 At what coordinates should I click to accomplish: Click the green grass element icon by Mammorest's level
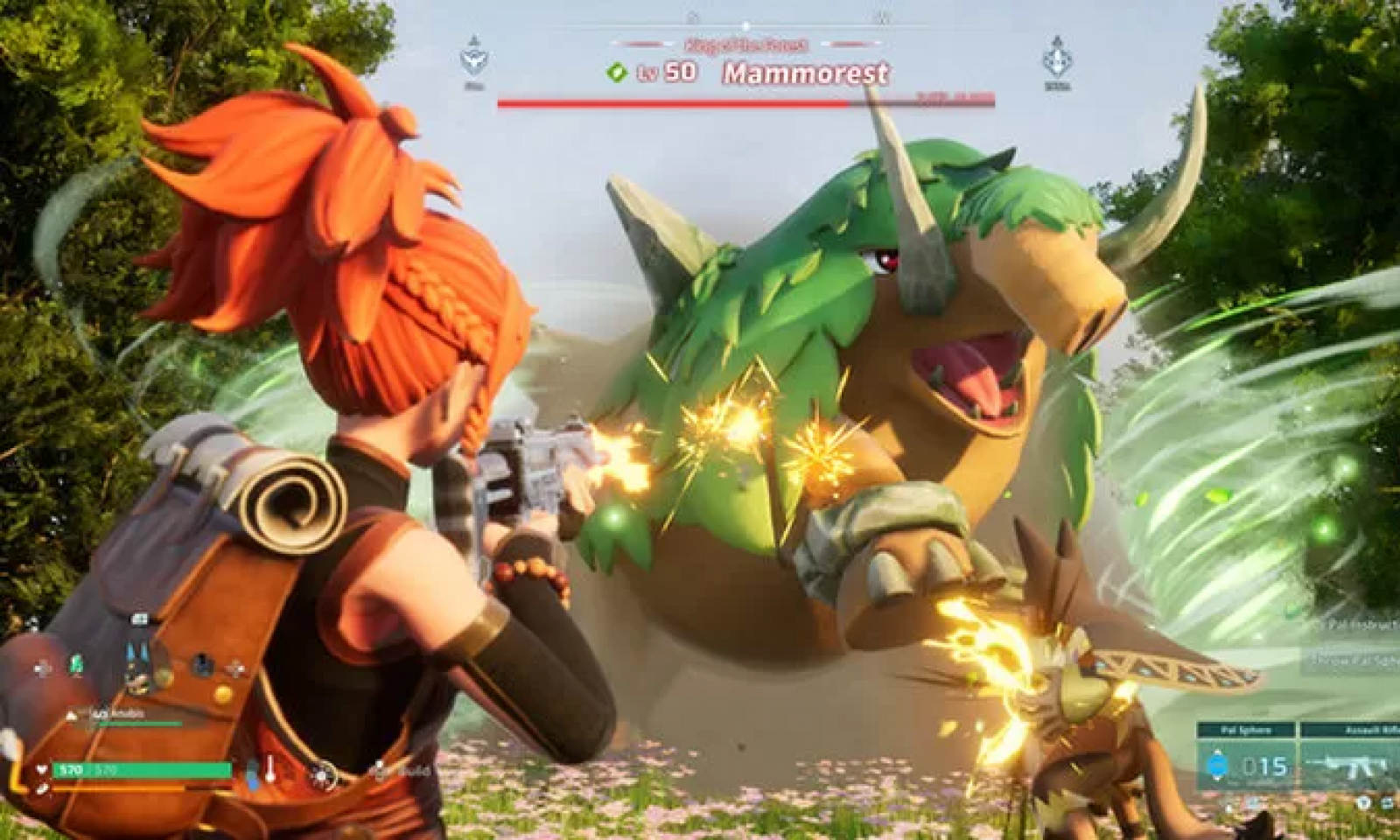coord(617,73)
